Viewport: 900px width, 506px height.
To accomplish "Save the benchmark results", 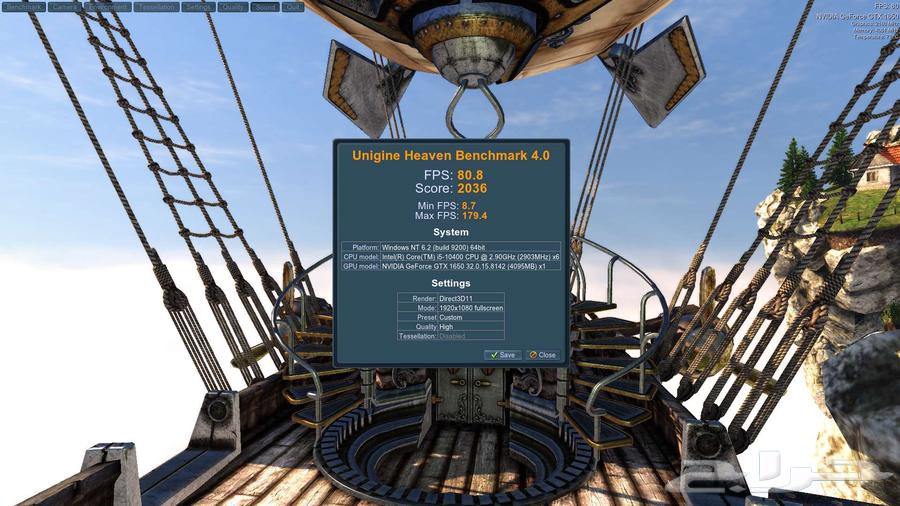I will pyautogui.click(x=502, y=355).
